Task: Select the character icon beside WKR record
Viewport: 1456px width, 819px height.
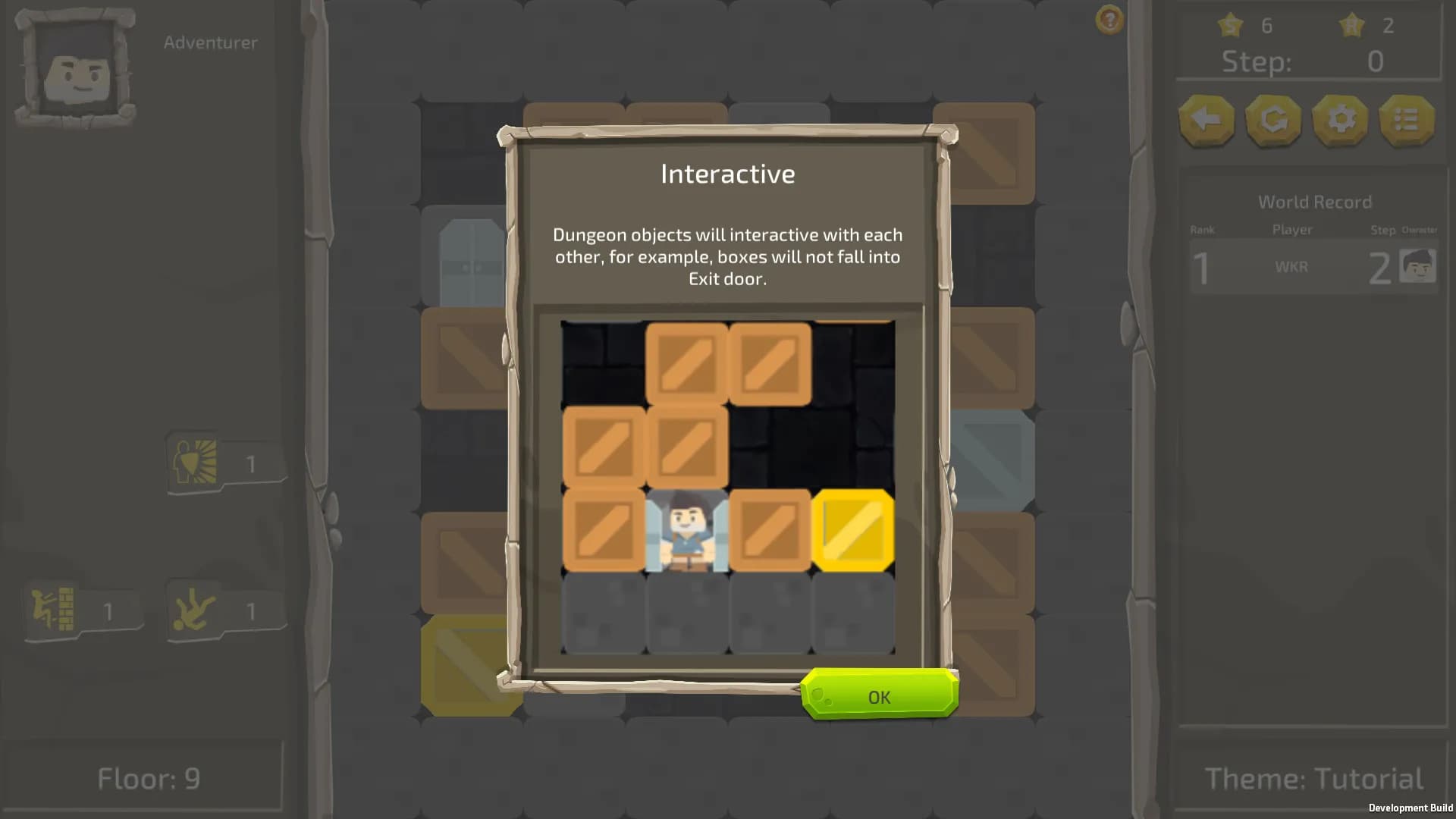Action: click(x=1417, y=265)
